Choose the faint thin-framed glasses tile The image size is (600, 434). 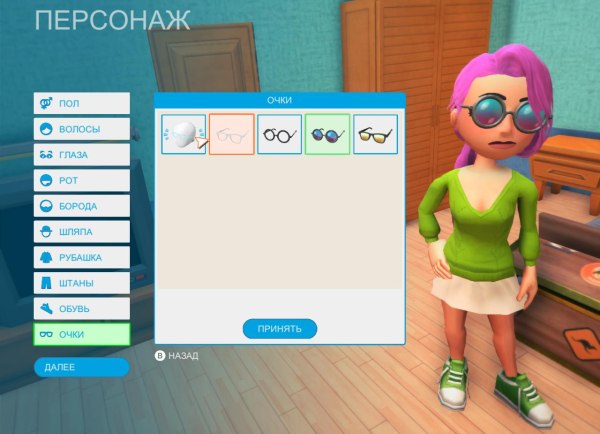tap(231, 134)
